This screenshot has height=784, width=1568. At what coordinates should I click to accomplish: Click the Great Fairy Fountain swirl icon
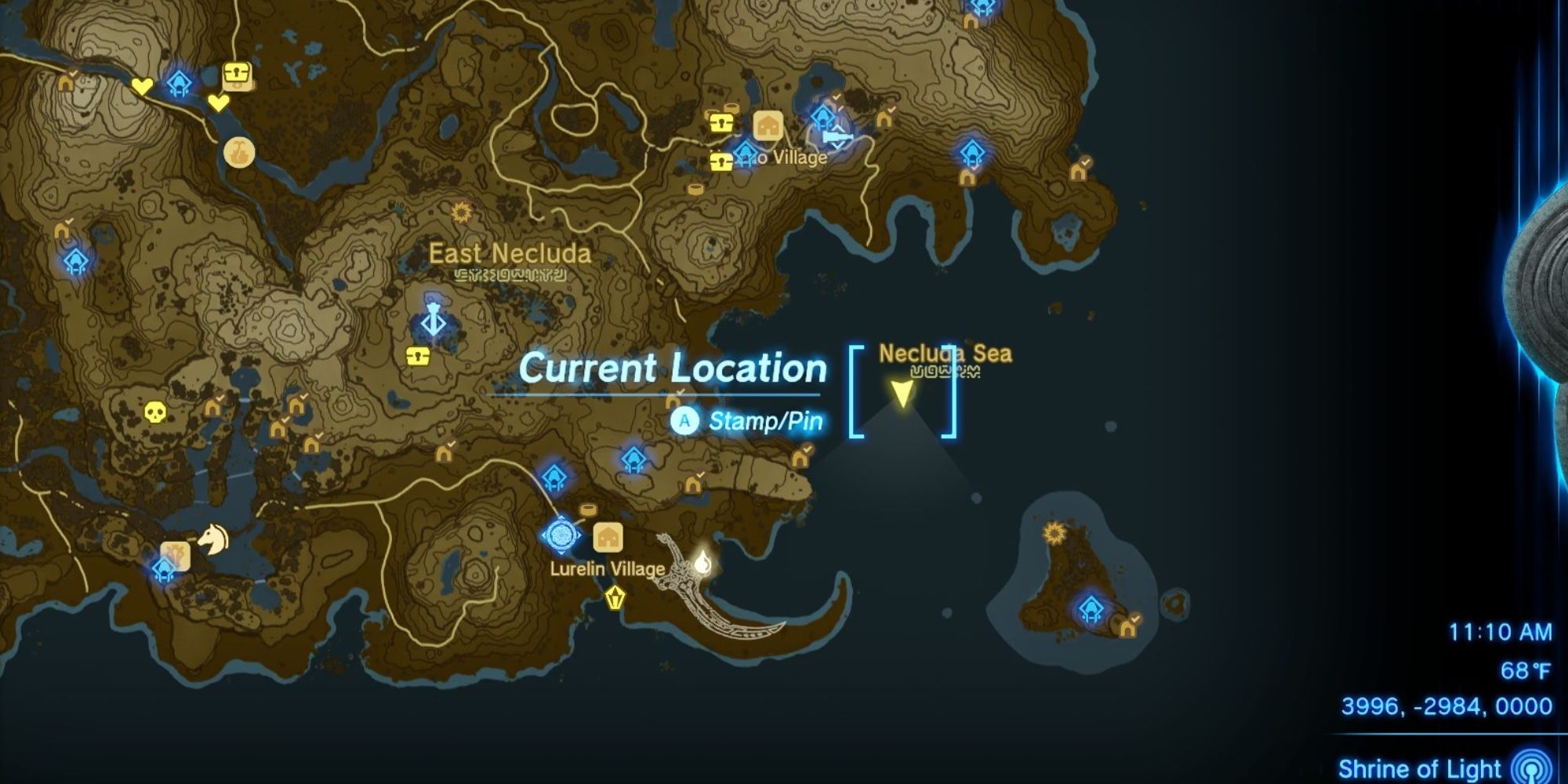[238, 154]
